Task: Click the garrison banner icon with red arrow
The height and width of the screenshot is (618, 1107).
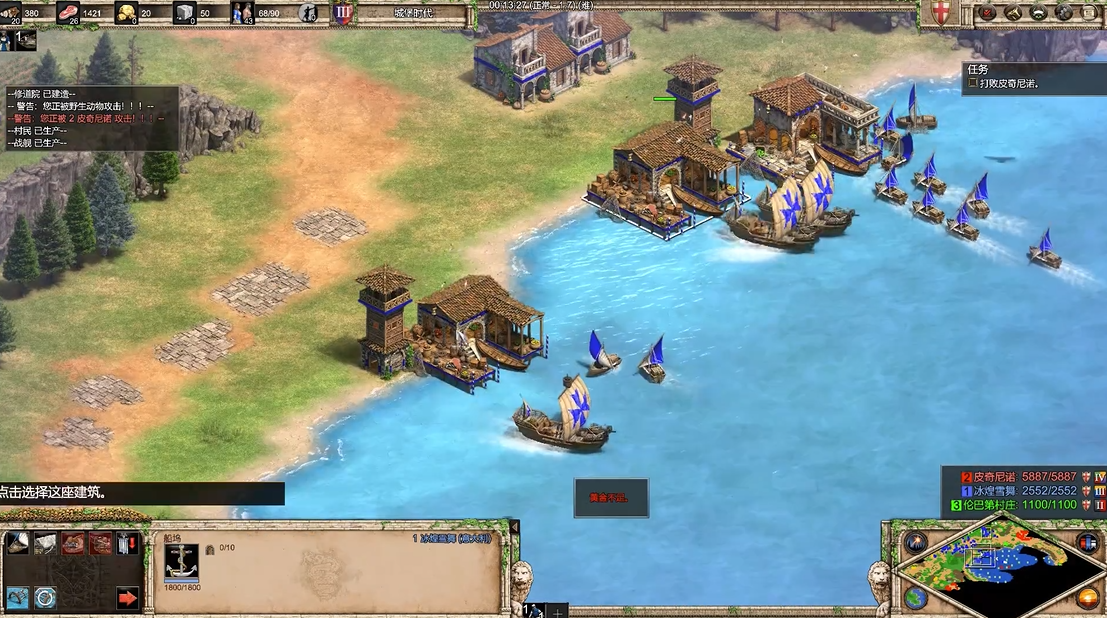Action: [x=128, y=543]
